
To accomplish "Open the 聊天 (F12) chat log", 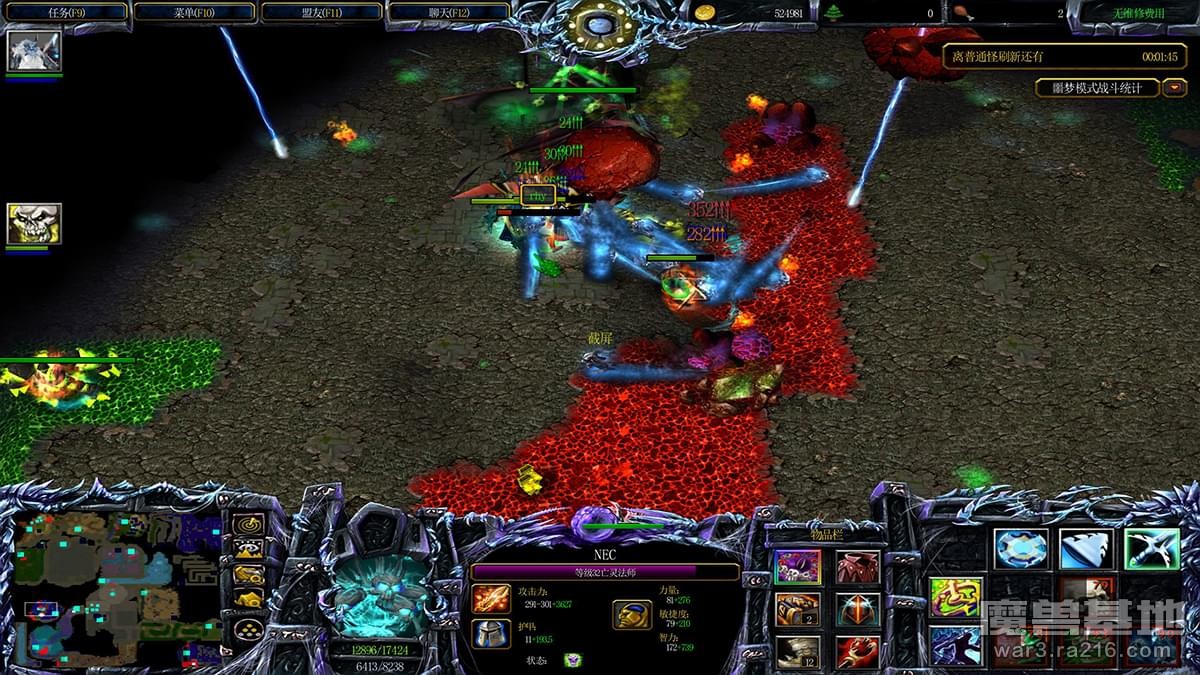I will 448,12.
